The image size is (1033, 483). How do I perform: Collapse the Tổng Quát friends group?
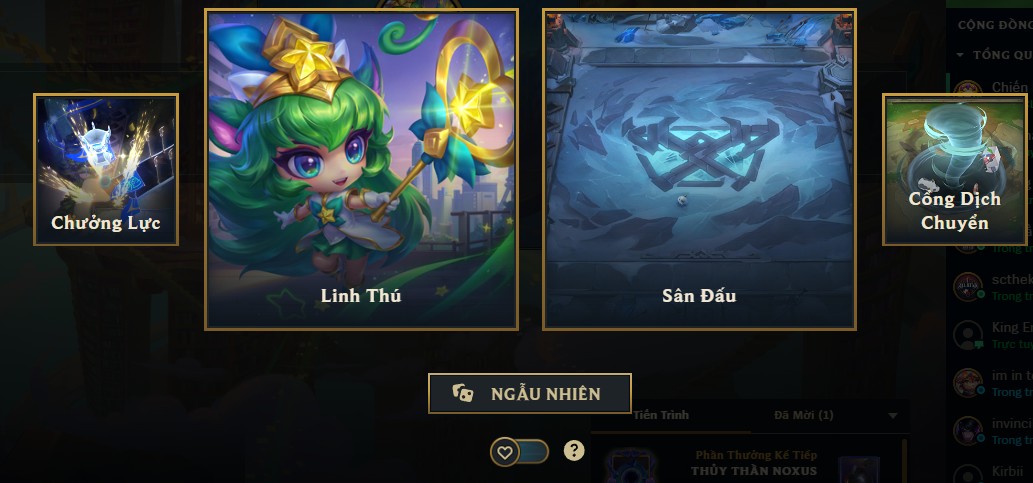point(961,55)
